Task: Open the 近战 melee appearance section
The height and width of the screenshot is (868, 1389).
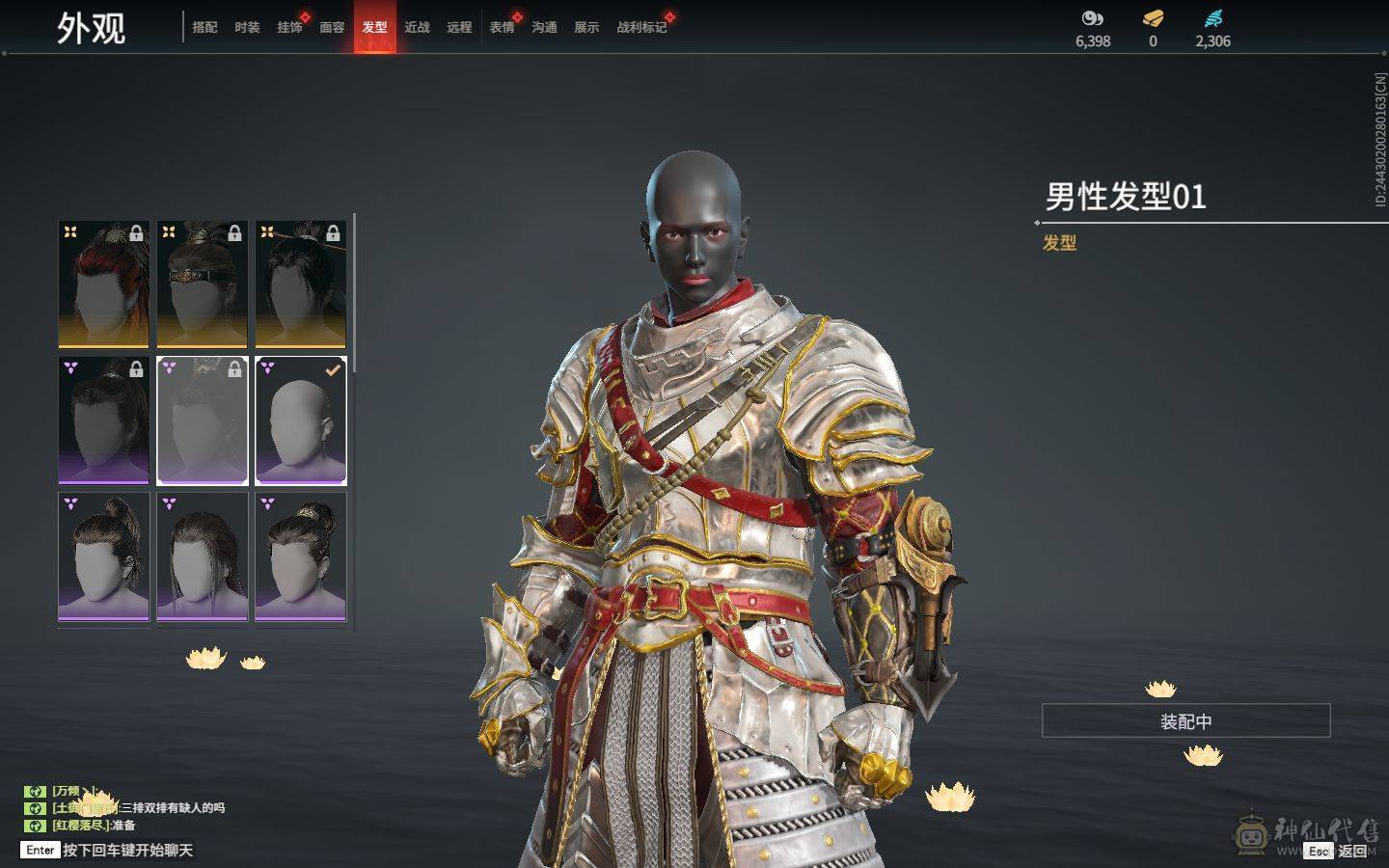Action: (417, 27)
